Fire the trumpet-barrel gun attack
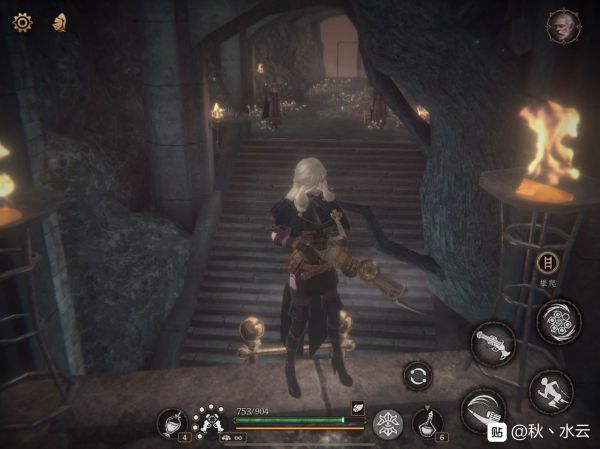Screen dimensions: 600x449 coord(493,343)
